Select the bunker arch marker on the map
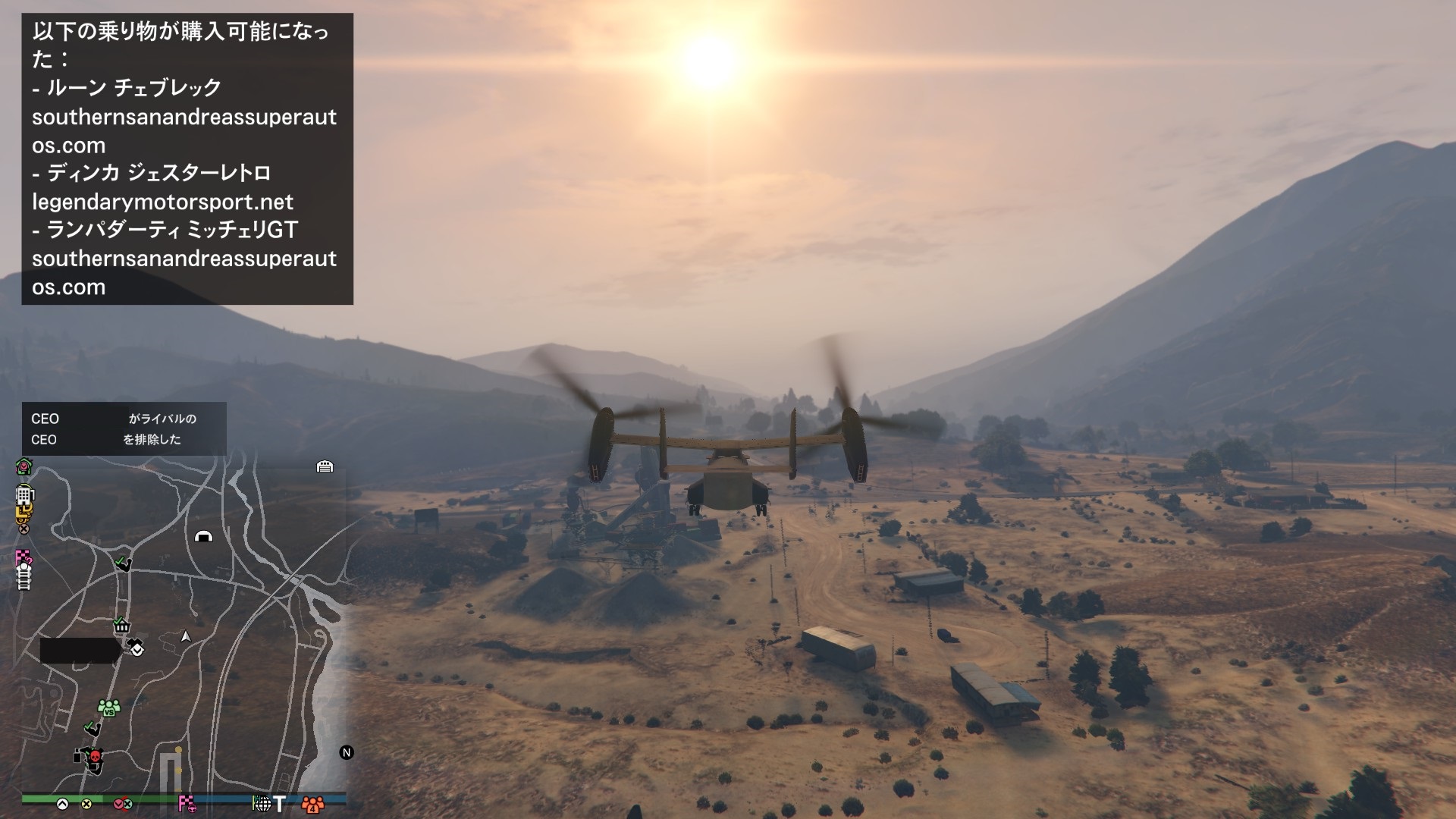This screenshot has width=1456, height=819. coord(203,536)
